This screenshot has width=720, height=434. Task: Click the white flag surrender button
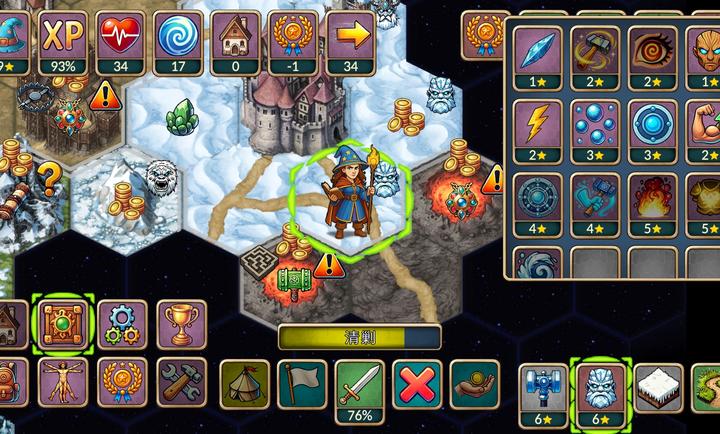click(x=301, y=384)
